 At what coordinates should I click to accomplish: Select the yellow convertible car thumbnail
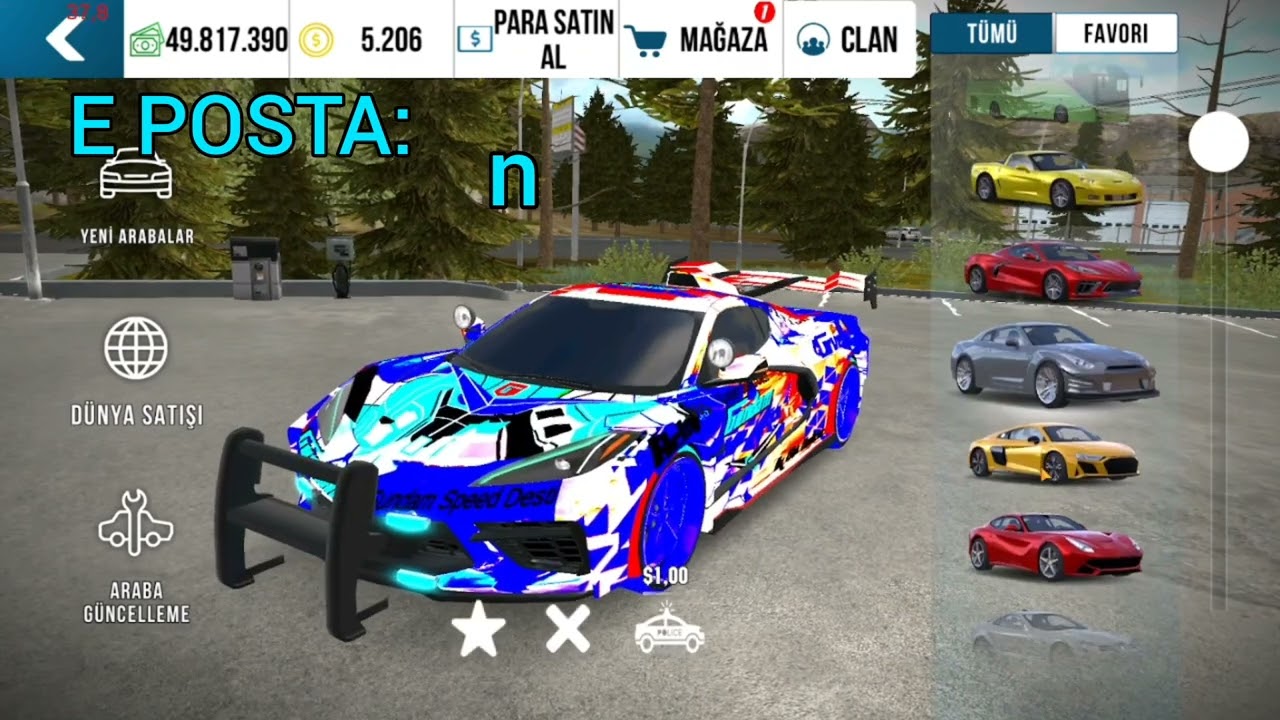click(x=1056, y=180)
